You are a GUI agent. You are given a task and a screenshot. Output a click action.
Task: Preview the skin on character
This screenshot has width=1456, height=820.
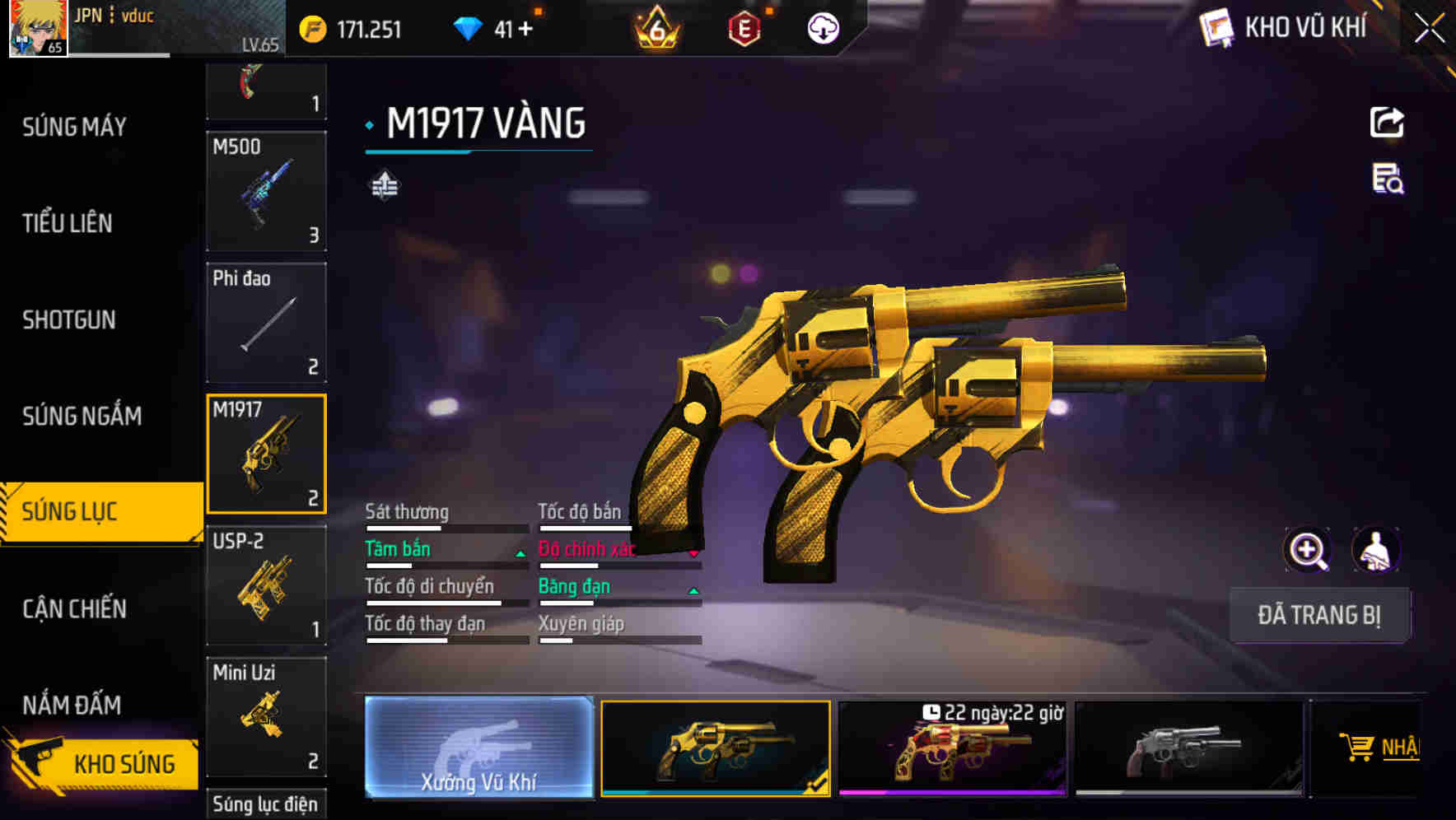(x=1375, y=550)
